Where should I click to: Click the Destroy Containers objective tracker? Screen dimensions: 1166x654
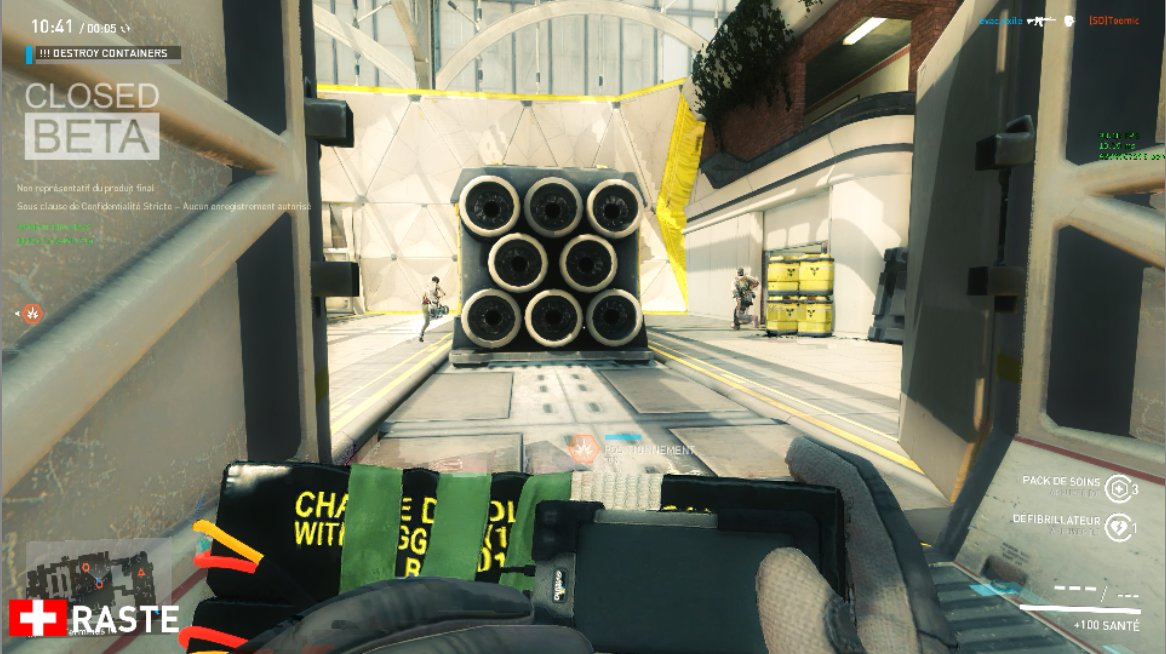pyautogui.click(x=105, y=53)
